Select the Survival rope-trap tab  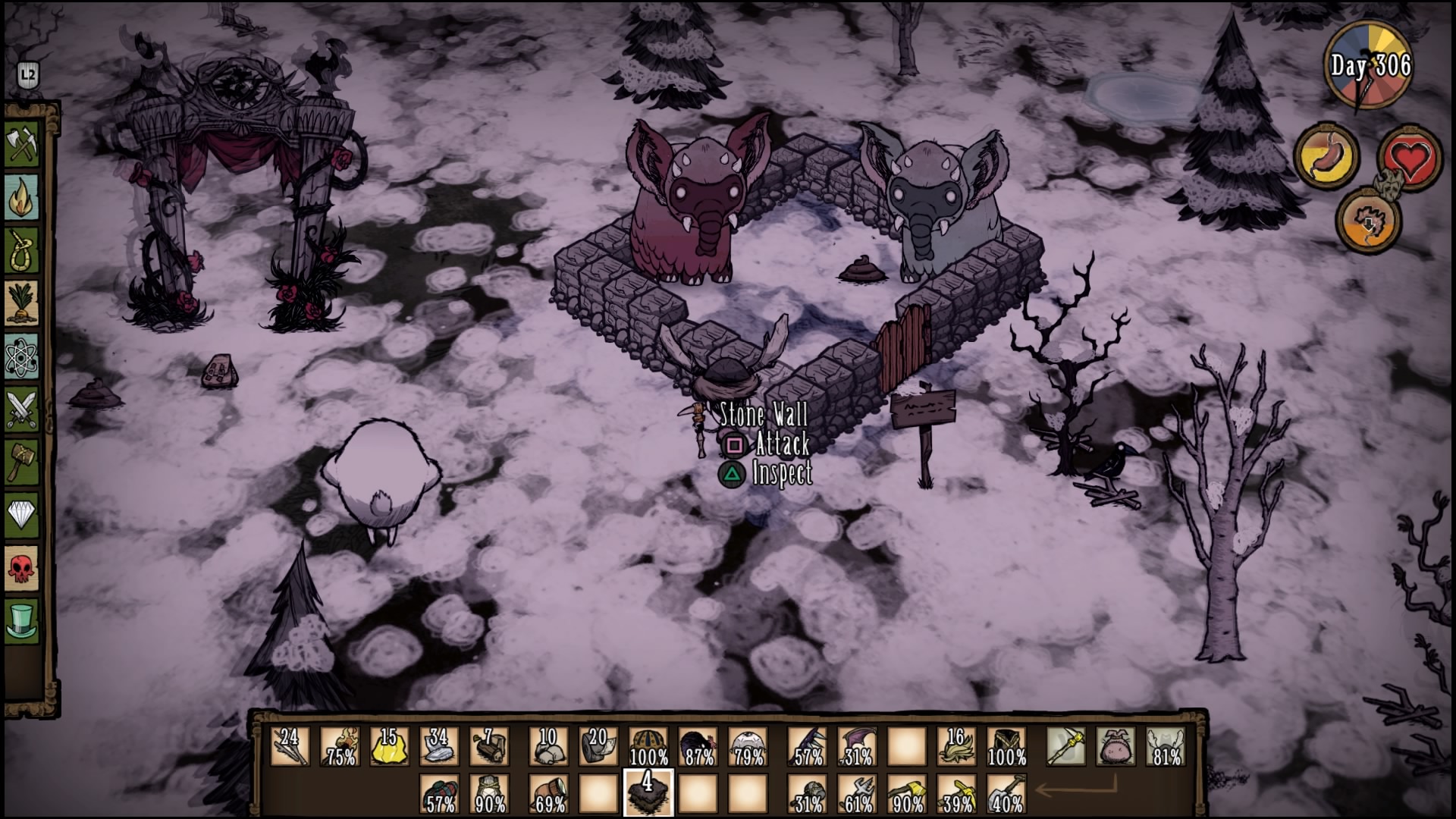pos(22,249)
